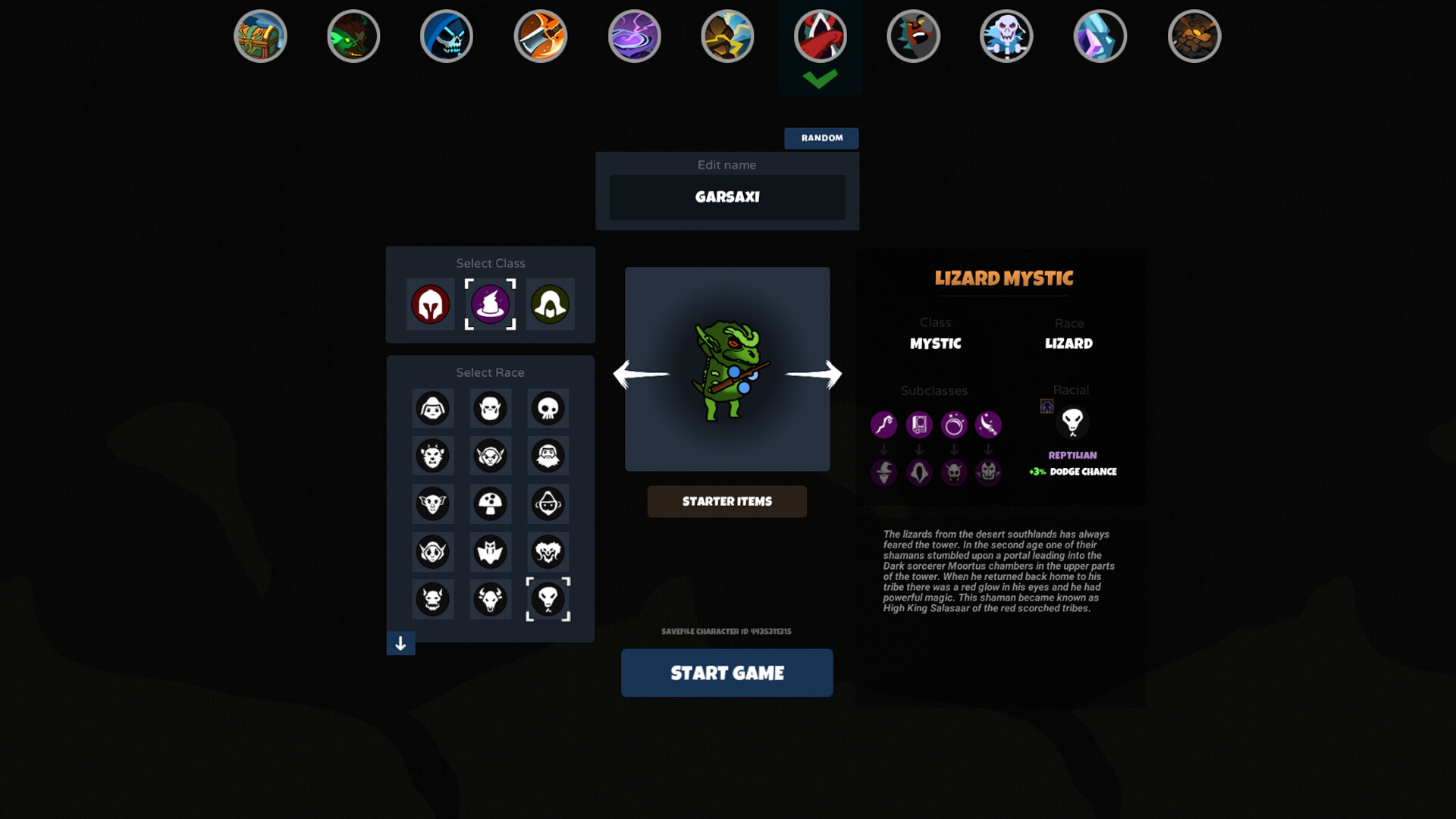Image resolution: width=1456 pixels, height=819 pixels.
Task: Choose the lizard race in Select Race
Action: [x=548, y=599]
